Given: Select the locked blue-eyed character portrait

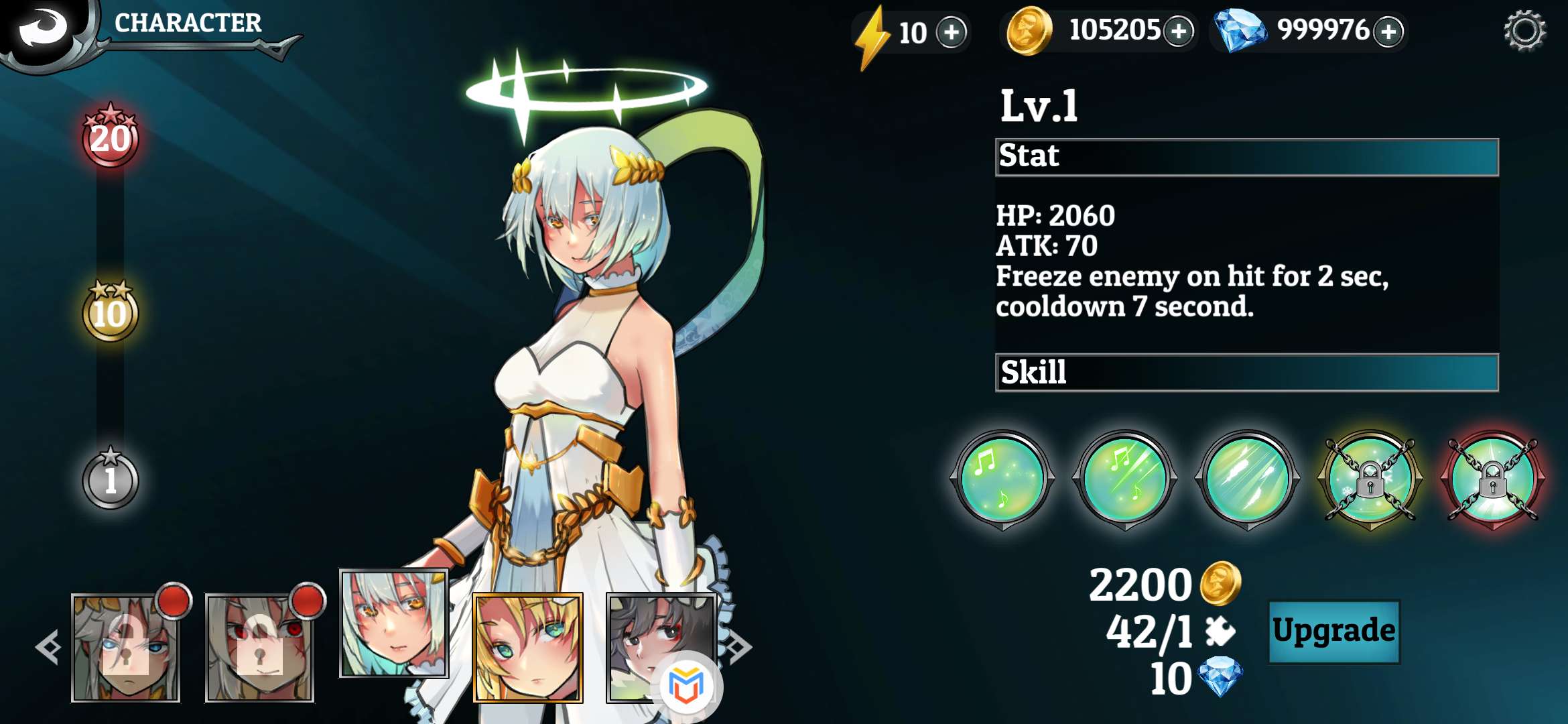Looking at the screenshot, I should (126, 648).
